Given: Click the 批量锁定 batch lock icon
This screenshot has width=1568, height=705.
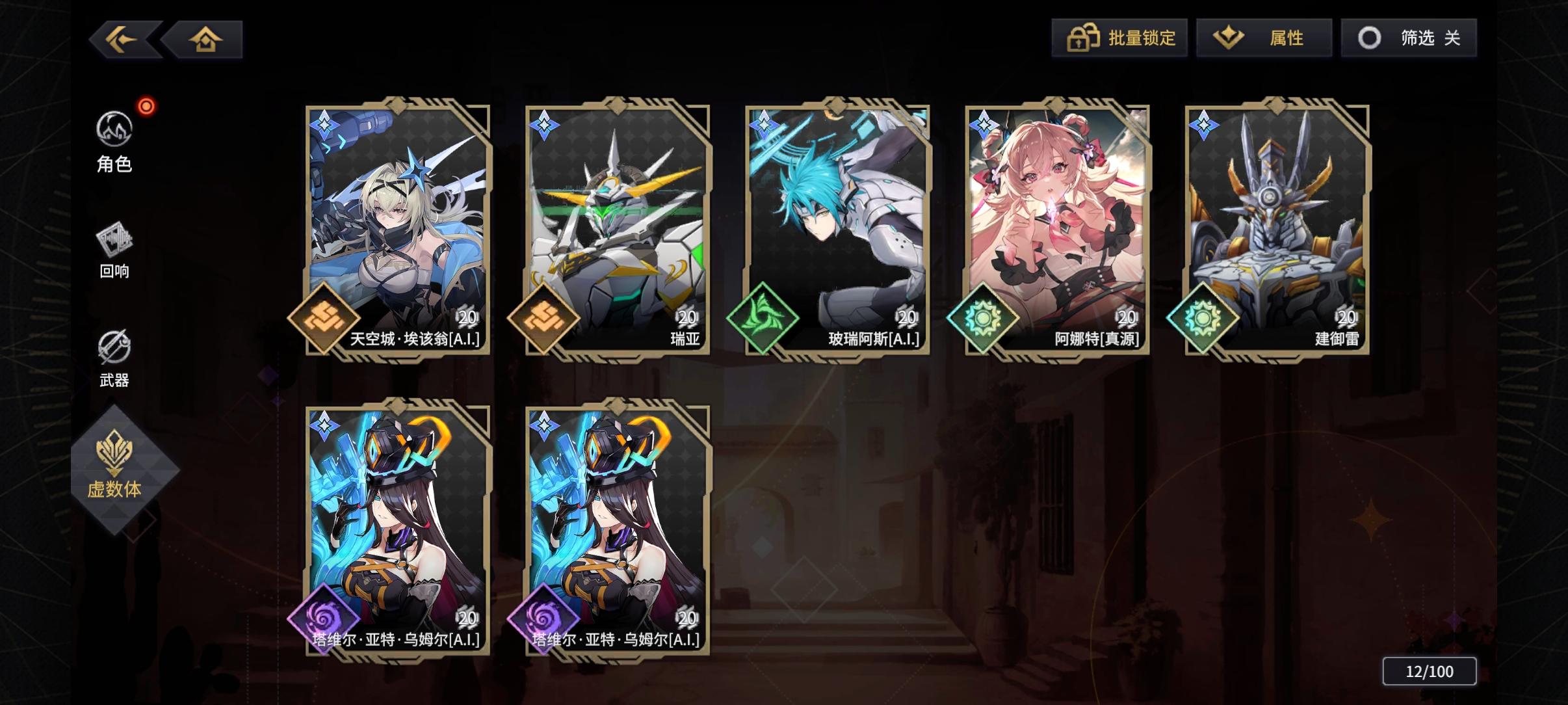Looking at the screenshot, I should [x=1081, y=38].
